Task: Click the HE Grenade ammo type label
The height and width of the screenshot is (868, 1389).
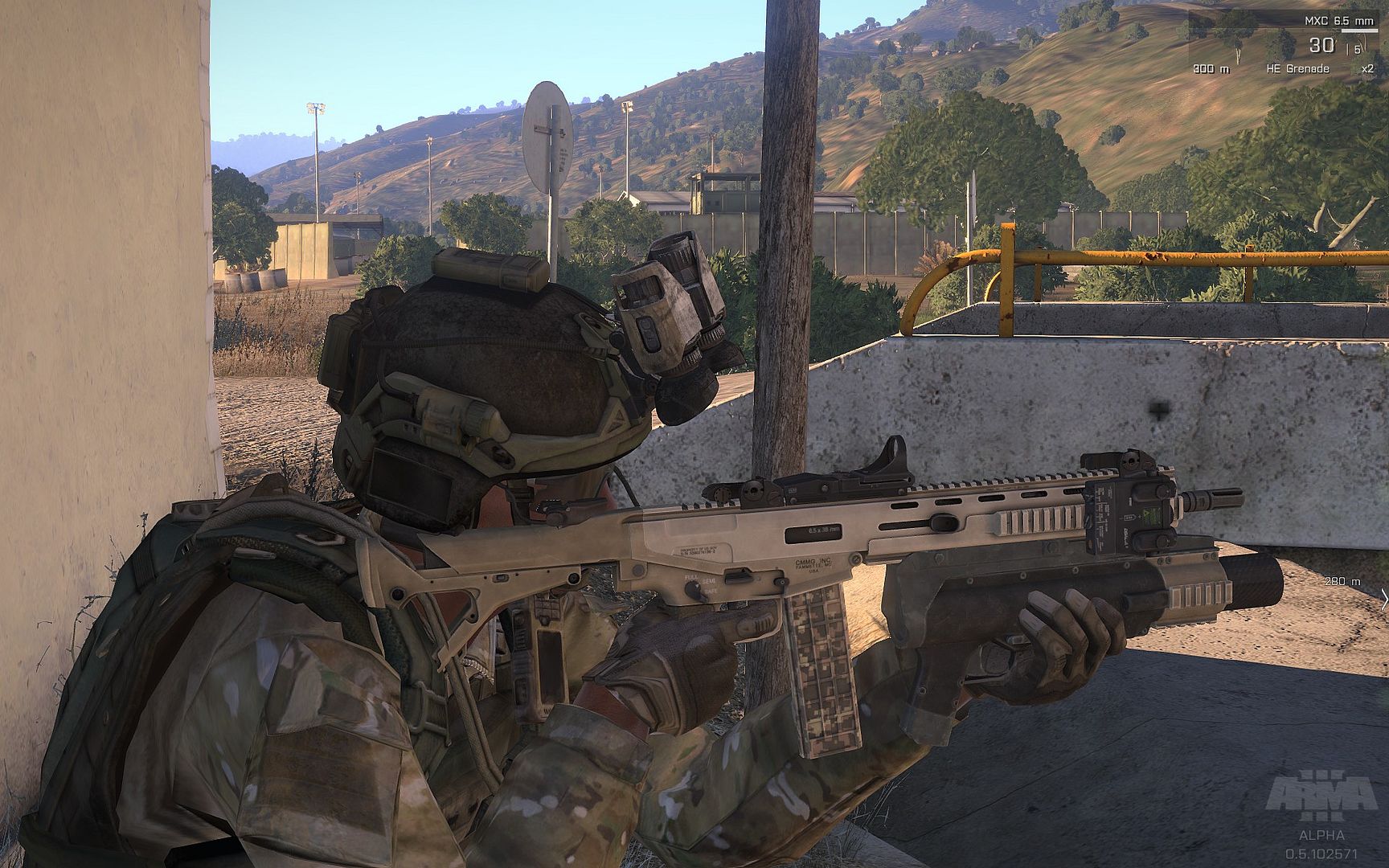Action: point(1297,69)
